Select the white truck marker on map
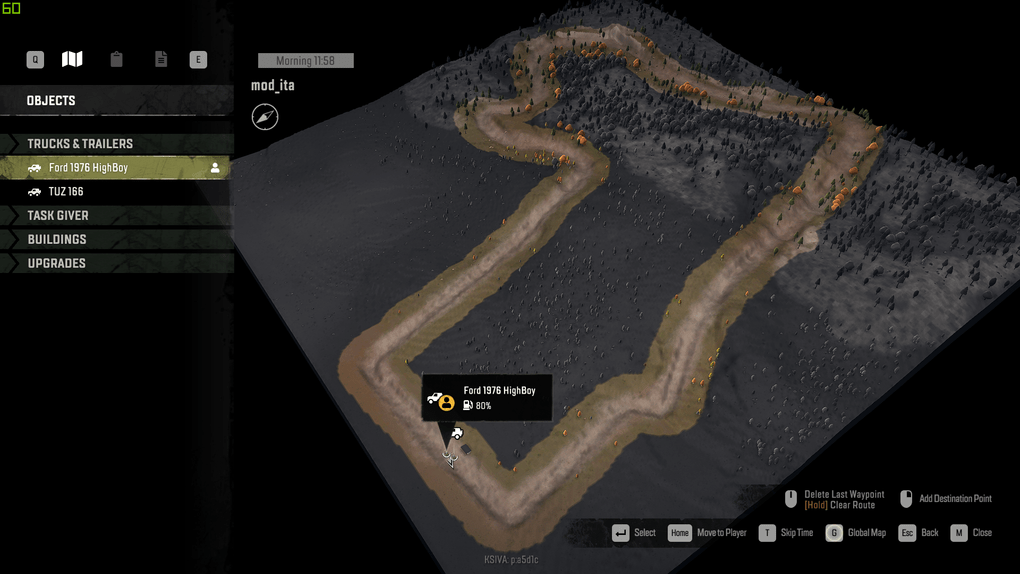 (457, 433)
